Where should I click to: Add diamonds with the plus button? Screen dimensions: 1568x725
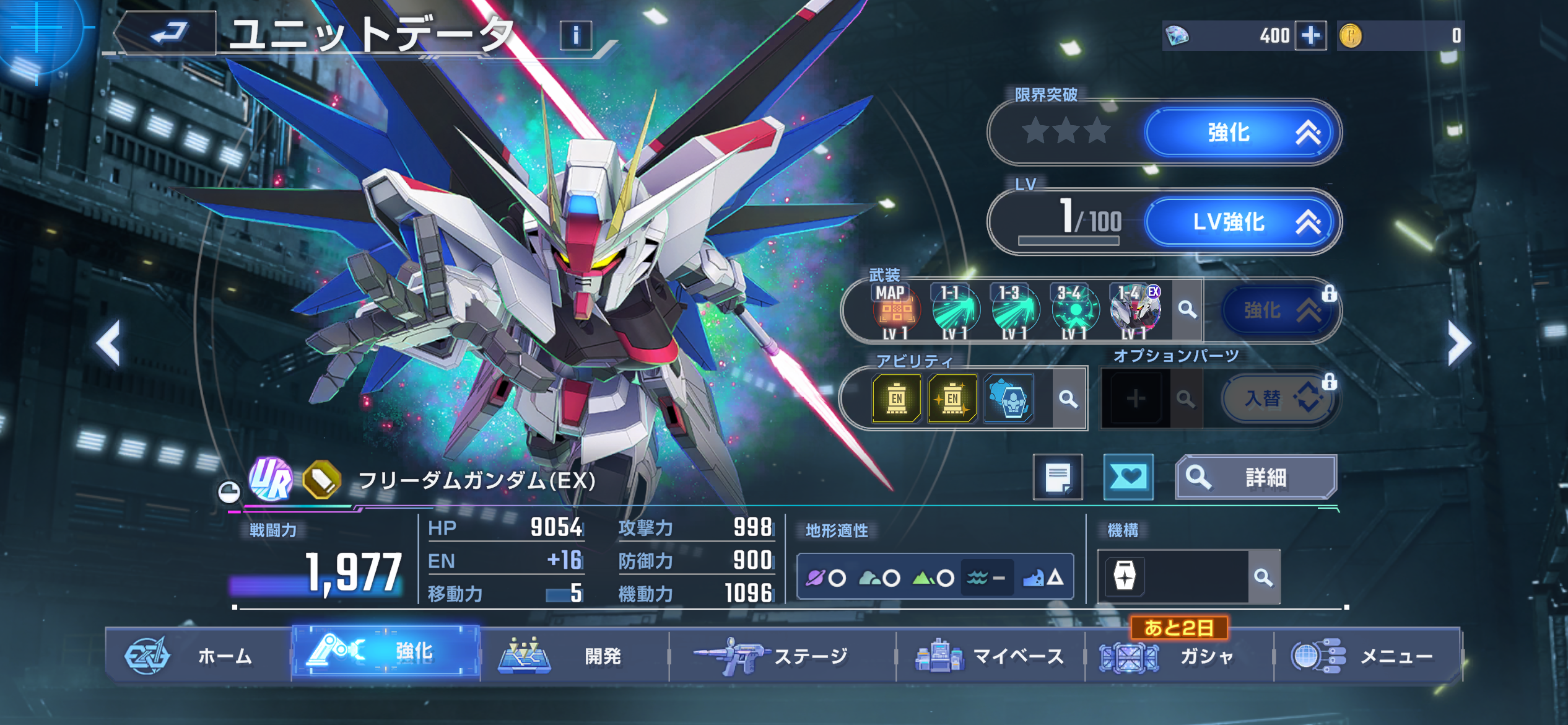coord(1310,35)
